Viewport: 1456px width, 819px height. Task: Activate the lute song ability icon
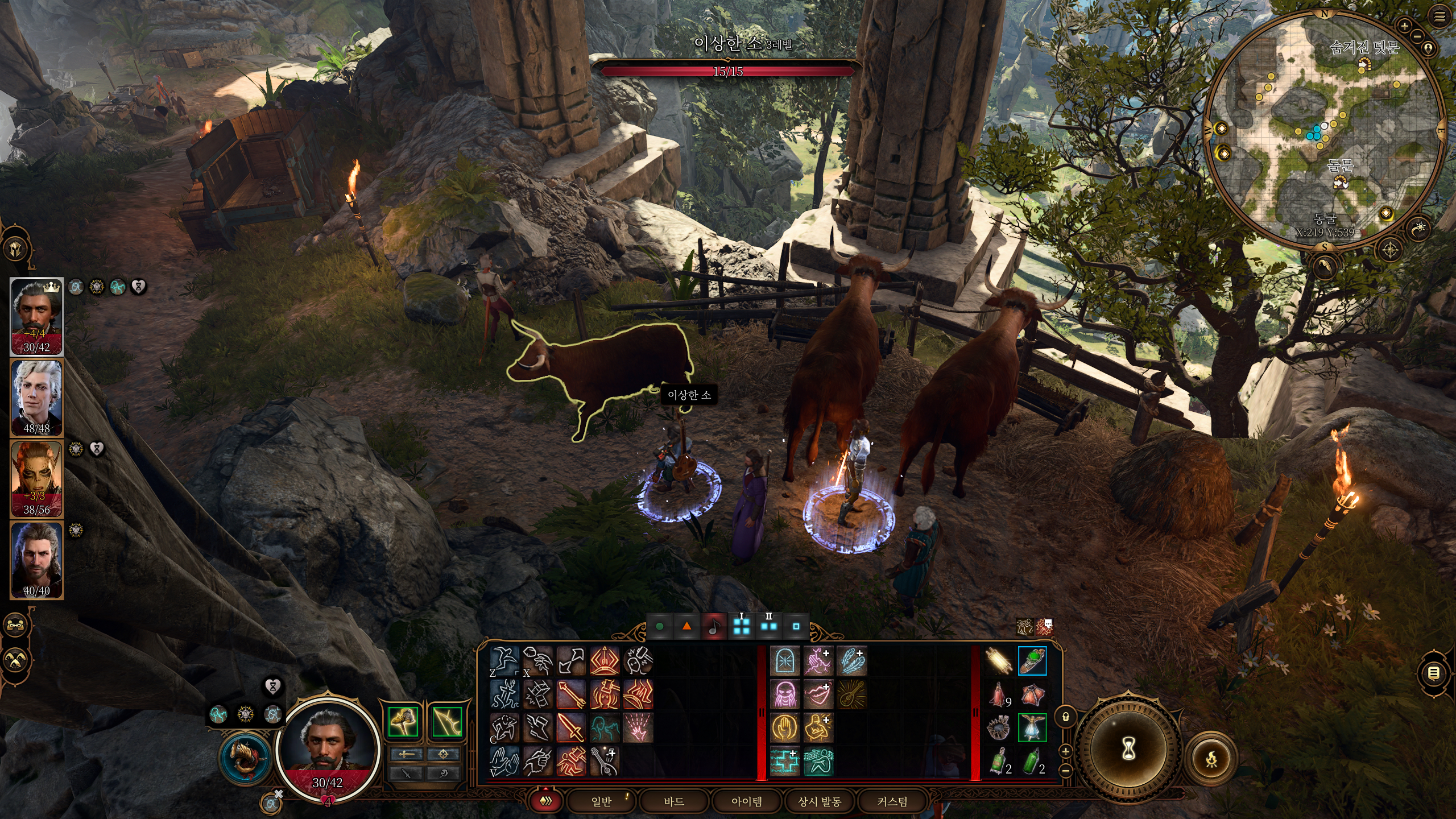pos(851,695)
